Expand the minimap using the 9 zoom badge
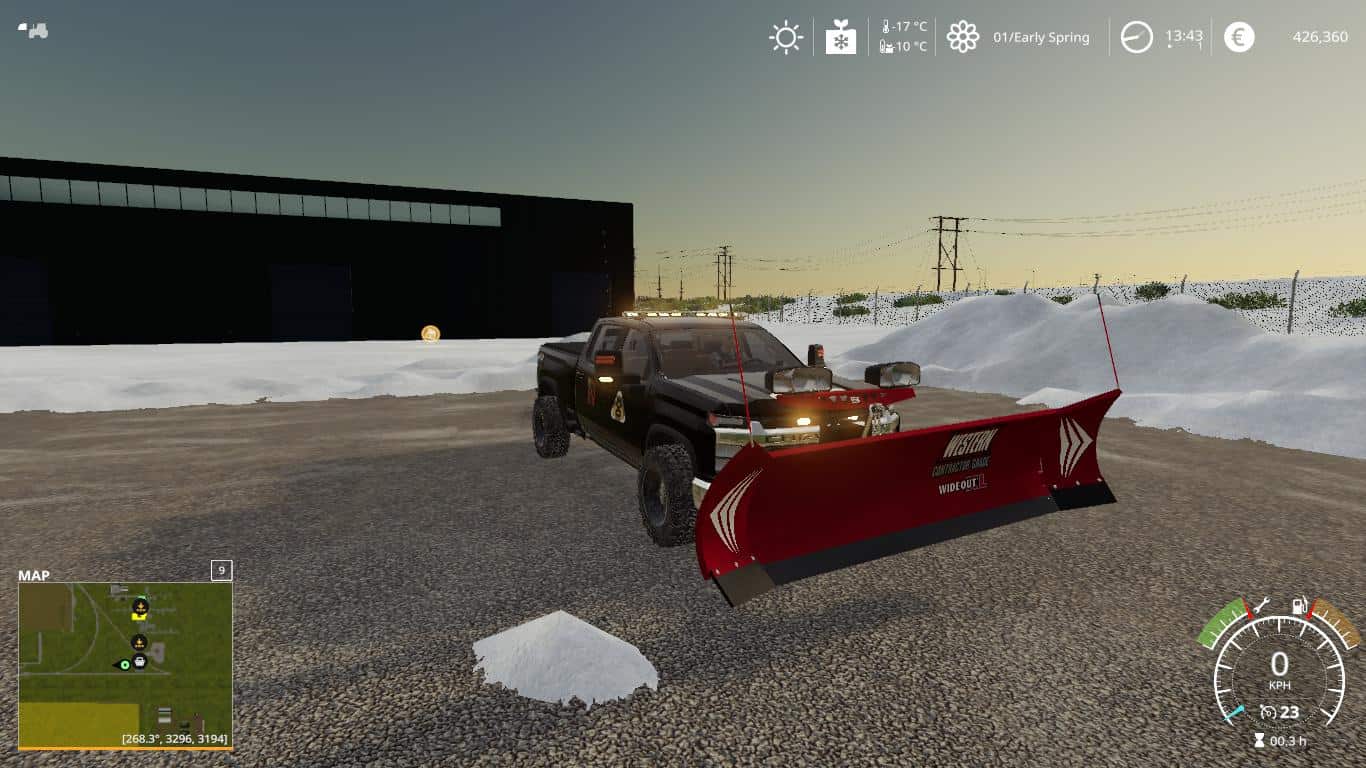The image size is (1366, 768). [x=219, y=570]
